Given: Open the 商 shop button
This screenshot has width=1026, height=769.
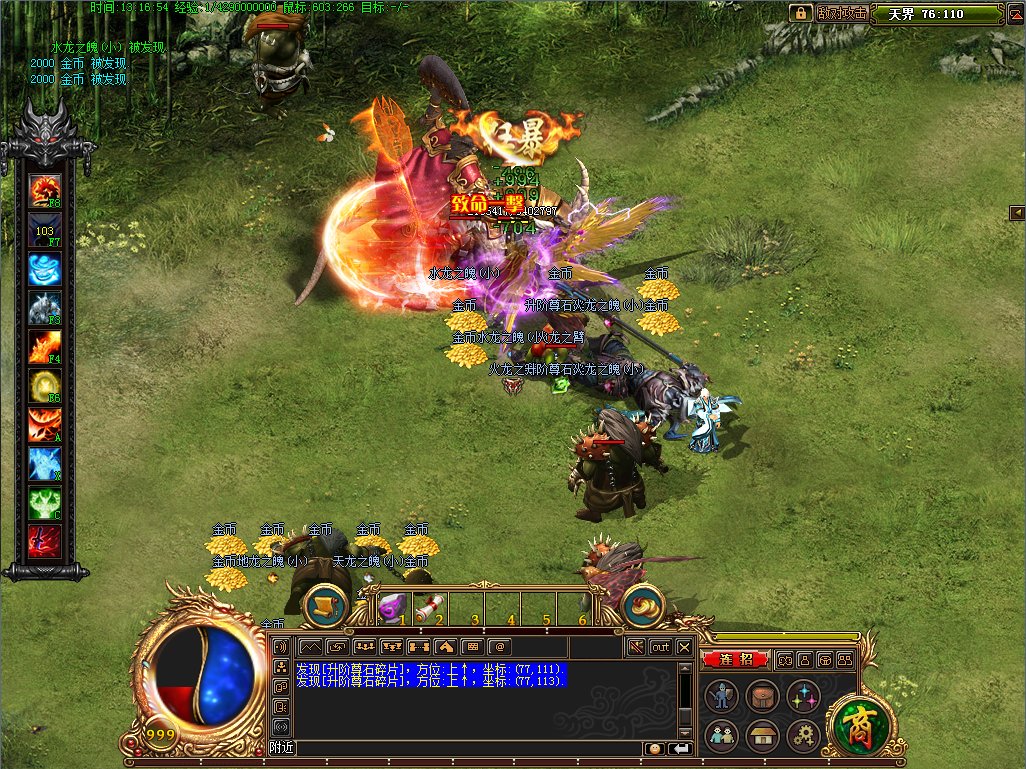Looking at the screenshot, I should tap(856, 720).
